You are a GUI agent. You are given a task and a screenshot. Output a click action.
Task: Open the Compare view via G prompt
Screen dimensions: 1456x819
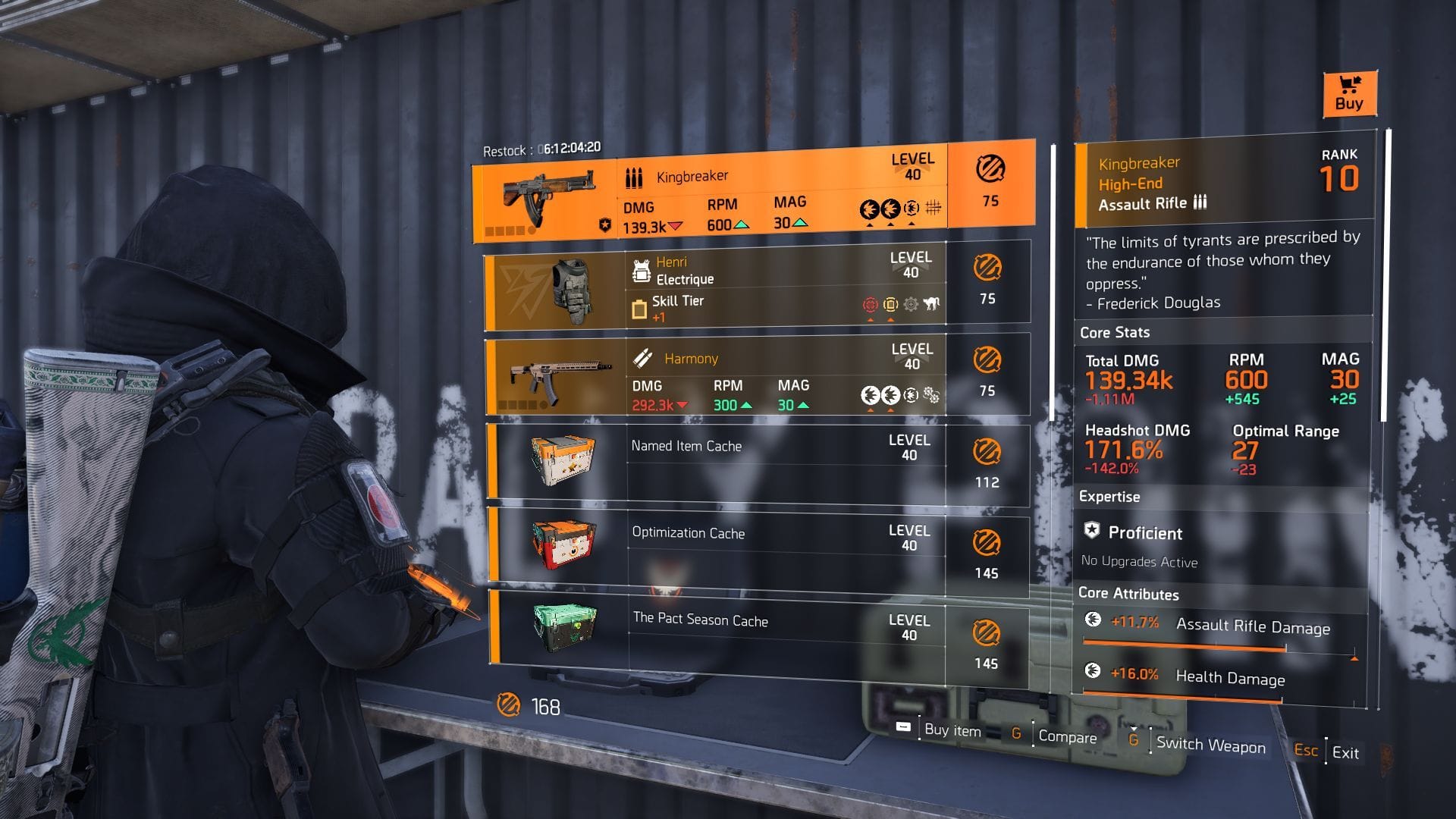coord(1069,736)
